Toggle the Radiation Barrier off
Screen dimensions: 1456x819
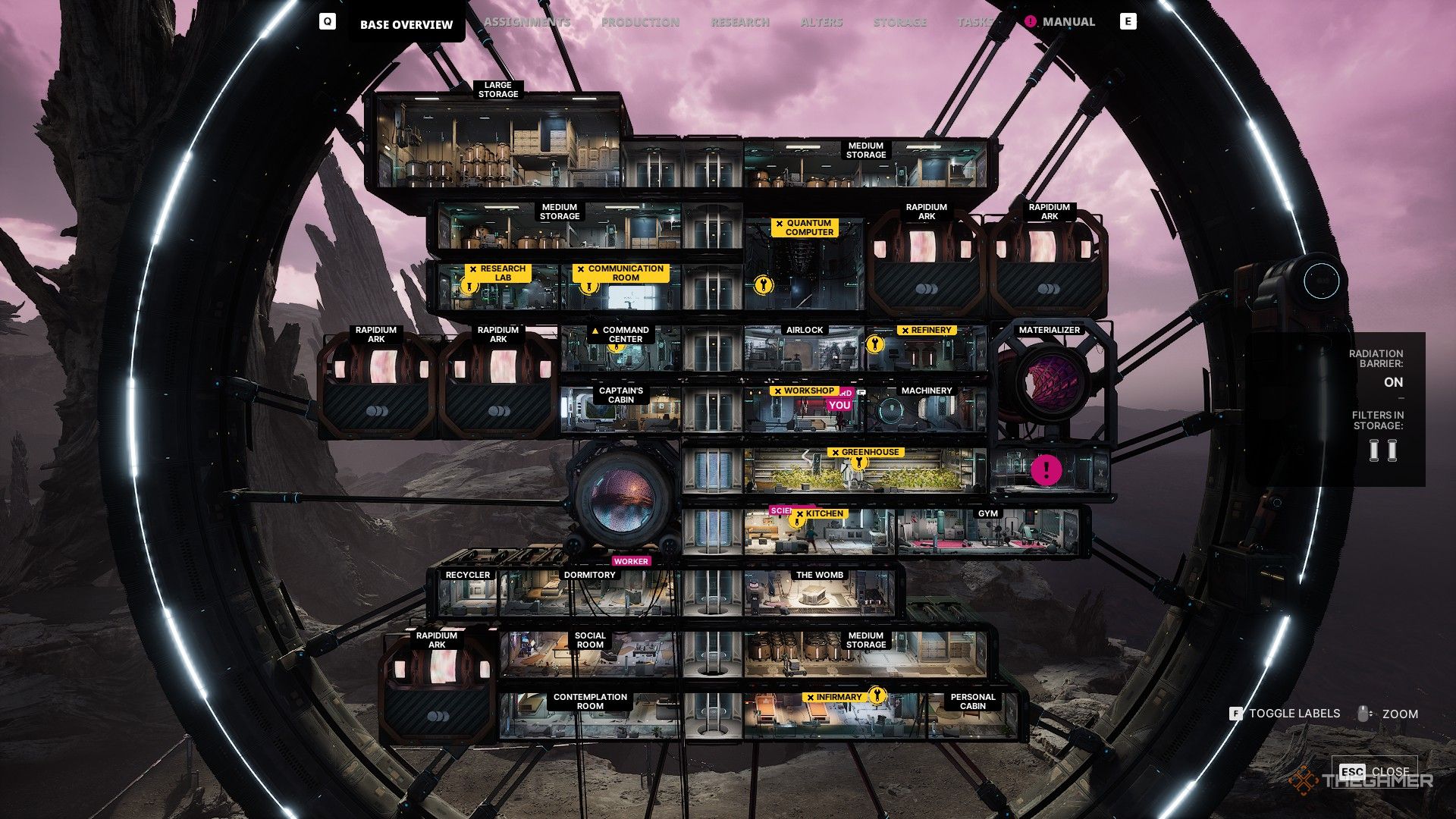click(1393, 382)
